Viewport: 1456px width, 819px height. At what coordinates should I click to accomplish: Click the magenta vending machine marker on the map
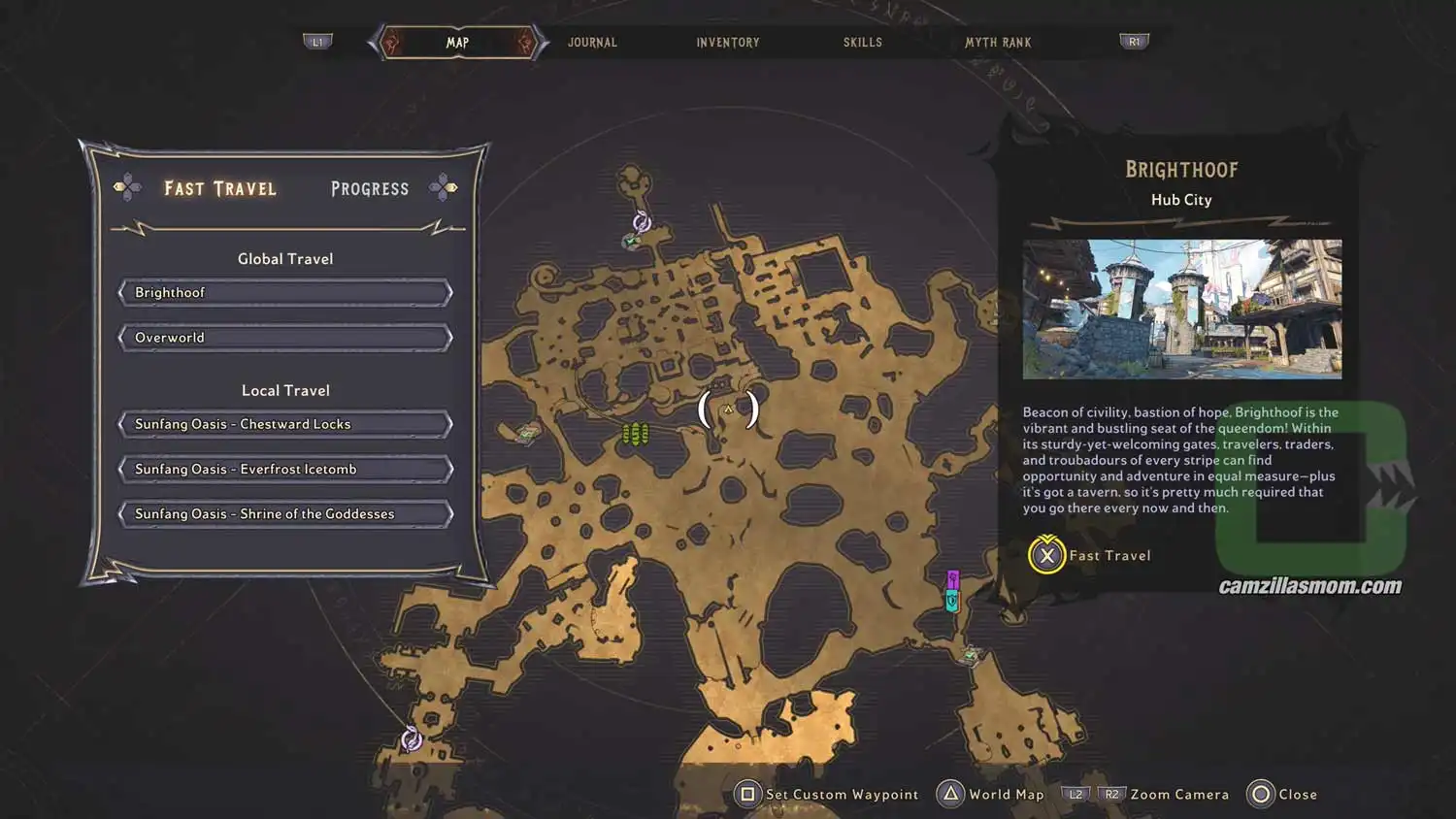tap(953, 579)
